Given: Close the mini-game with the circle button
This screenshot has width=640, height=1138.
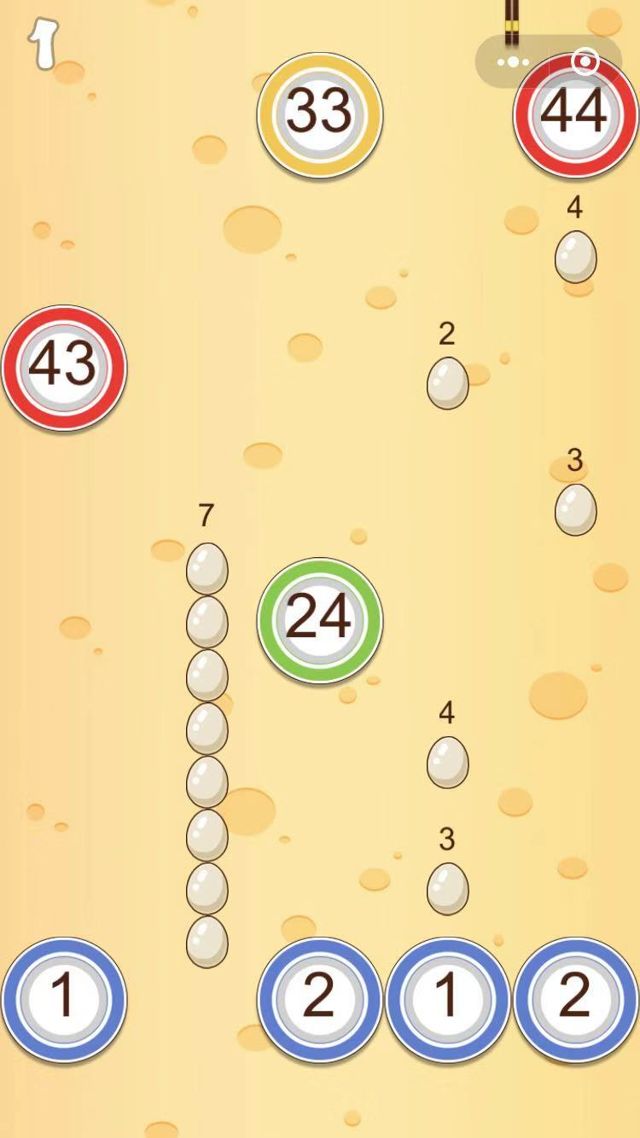Looking at the screenshot, I should [x=585, y=62].
